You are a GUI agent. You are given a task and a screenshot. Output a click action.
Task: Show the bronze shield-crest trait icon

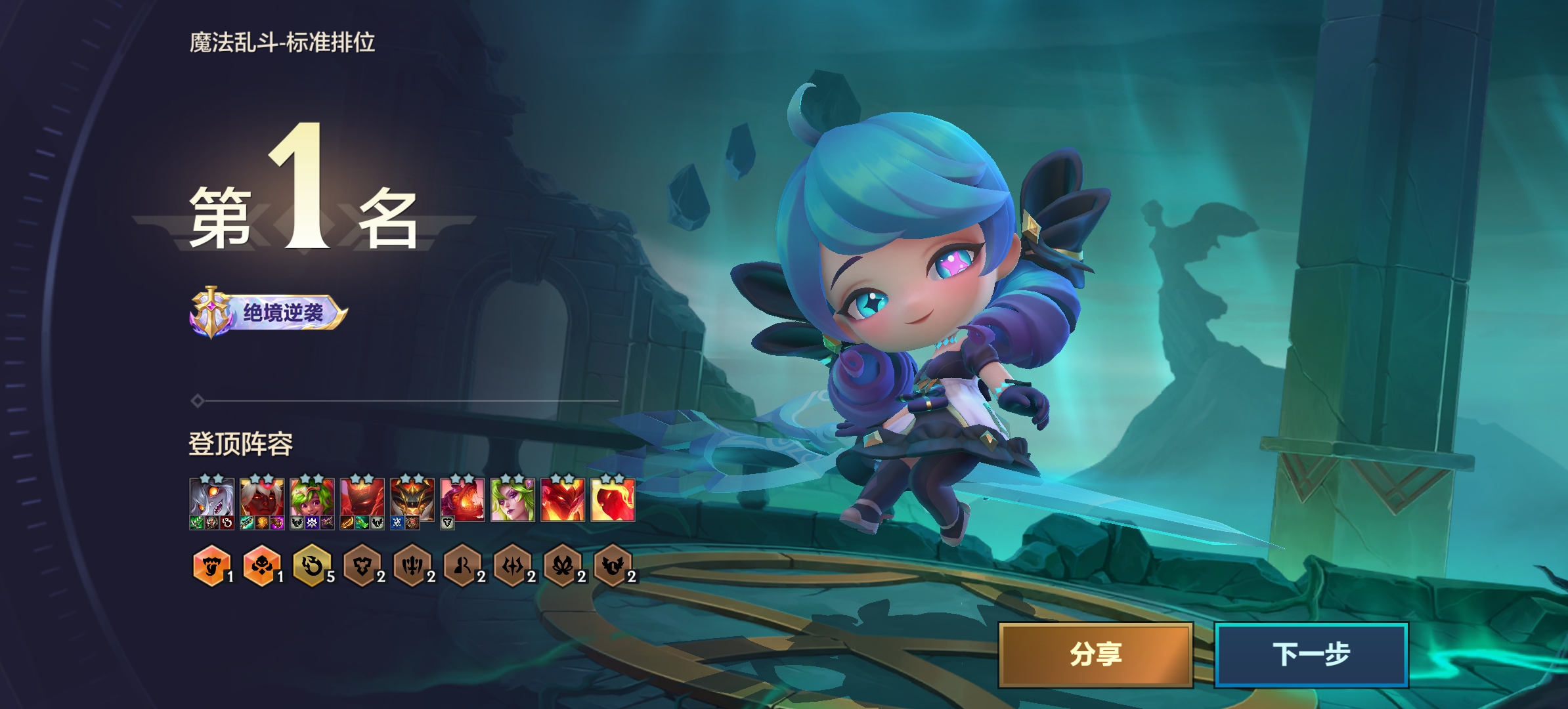[362, 565]
